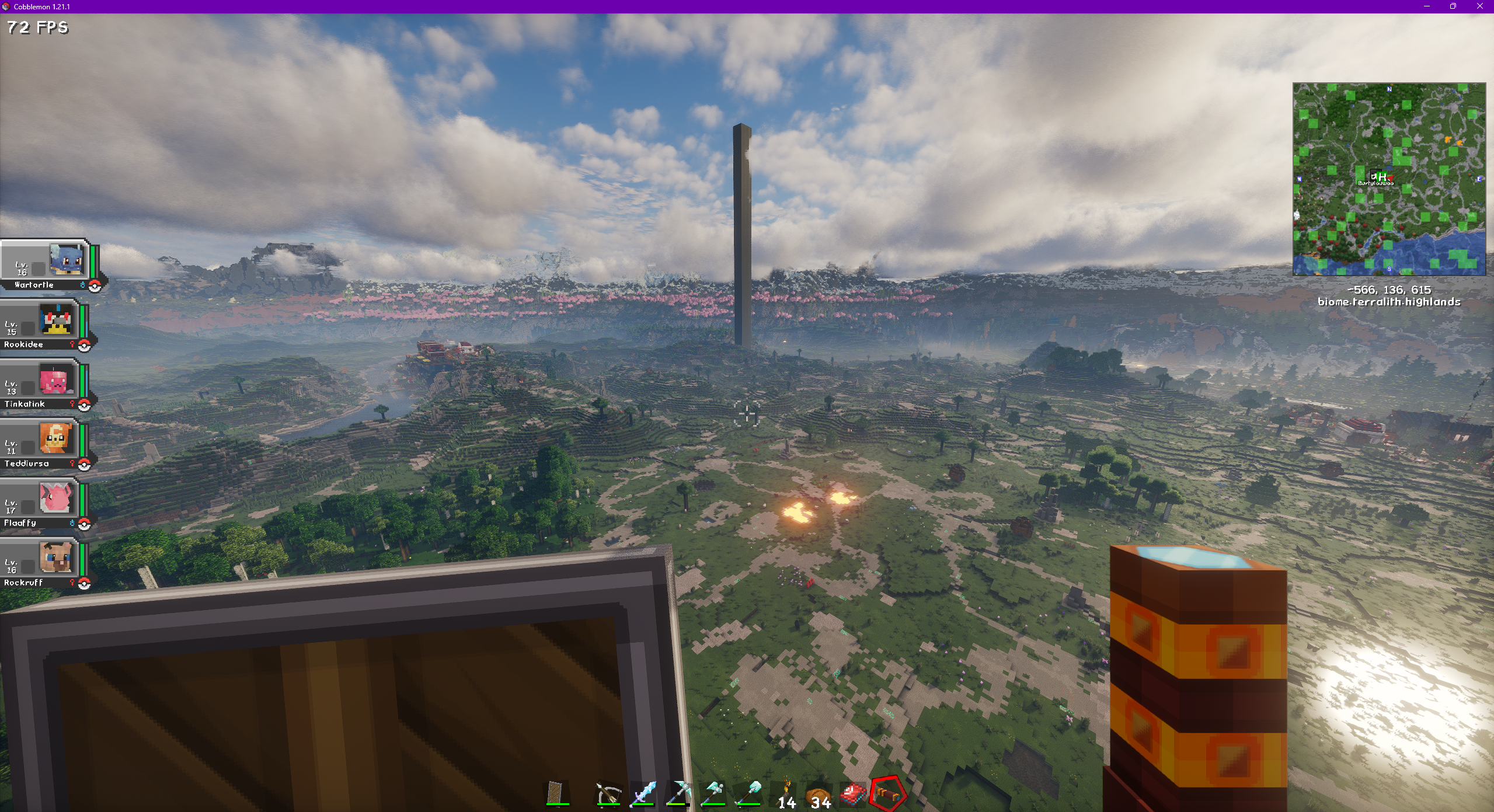Select Tinkatink in the party panel
This screenshot has width=1494, height=812.
[42, 385]
